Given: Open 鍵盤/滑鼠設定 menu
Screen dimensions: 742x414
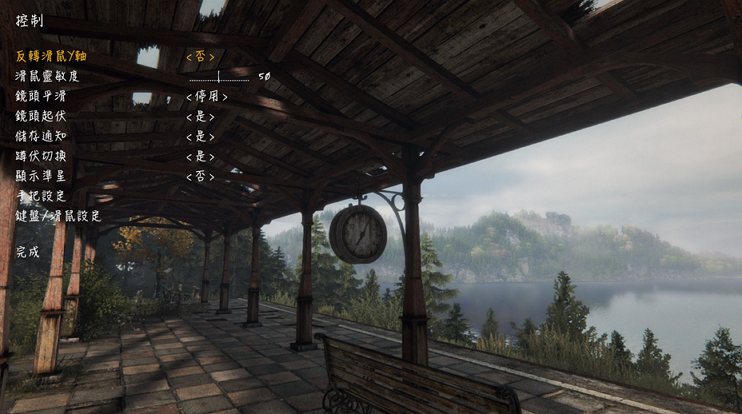Looking at the screenshot, I should point(58,216).
